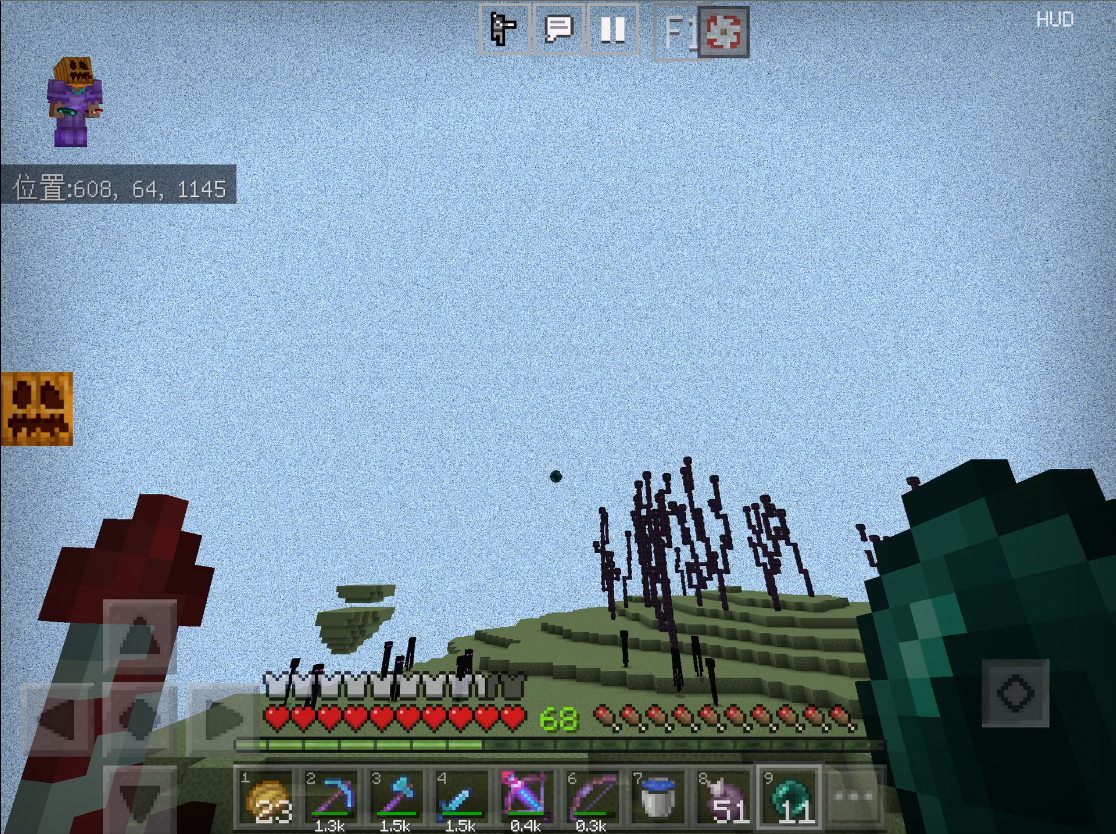Choose the enchanted diamond sword
This screenshot has width=1116, height=834.
[x=461, y=797]
